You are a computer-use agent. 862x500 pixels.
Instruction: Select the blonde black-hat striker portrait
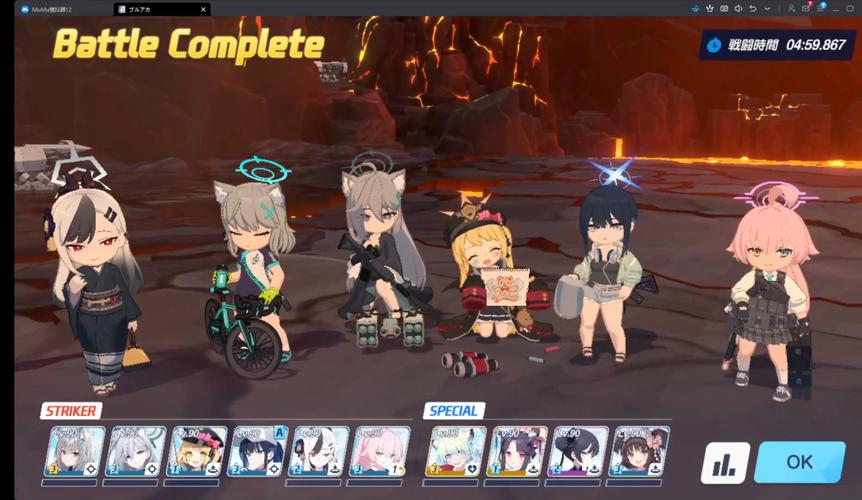click(198, 451)
